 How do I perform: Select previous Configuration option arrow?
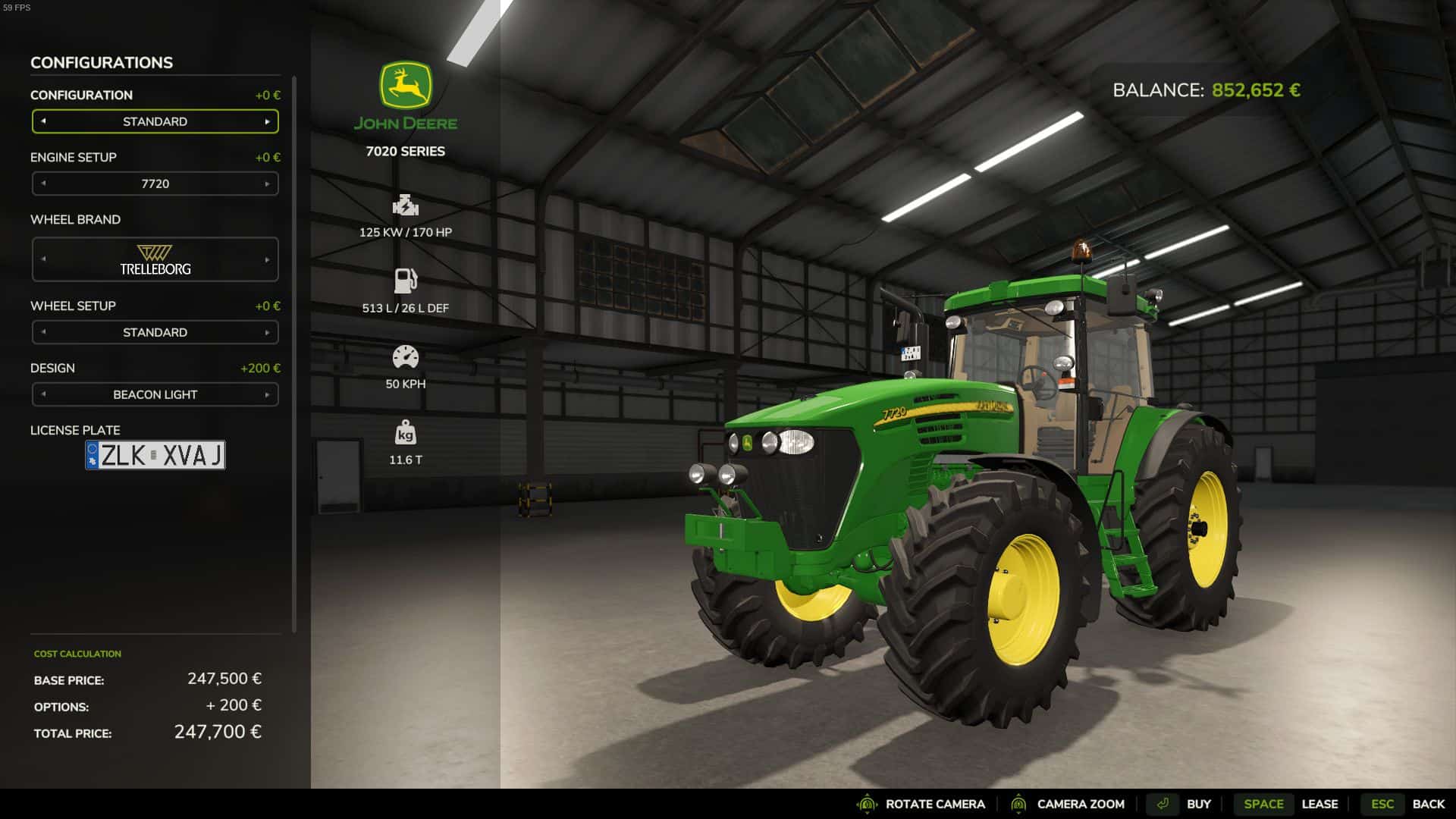pos(43,121)
